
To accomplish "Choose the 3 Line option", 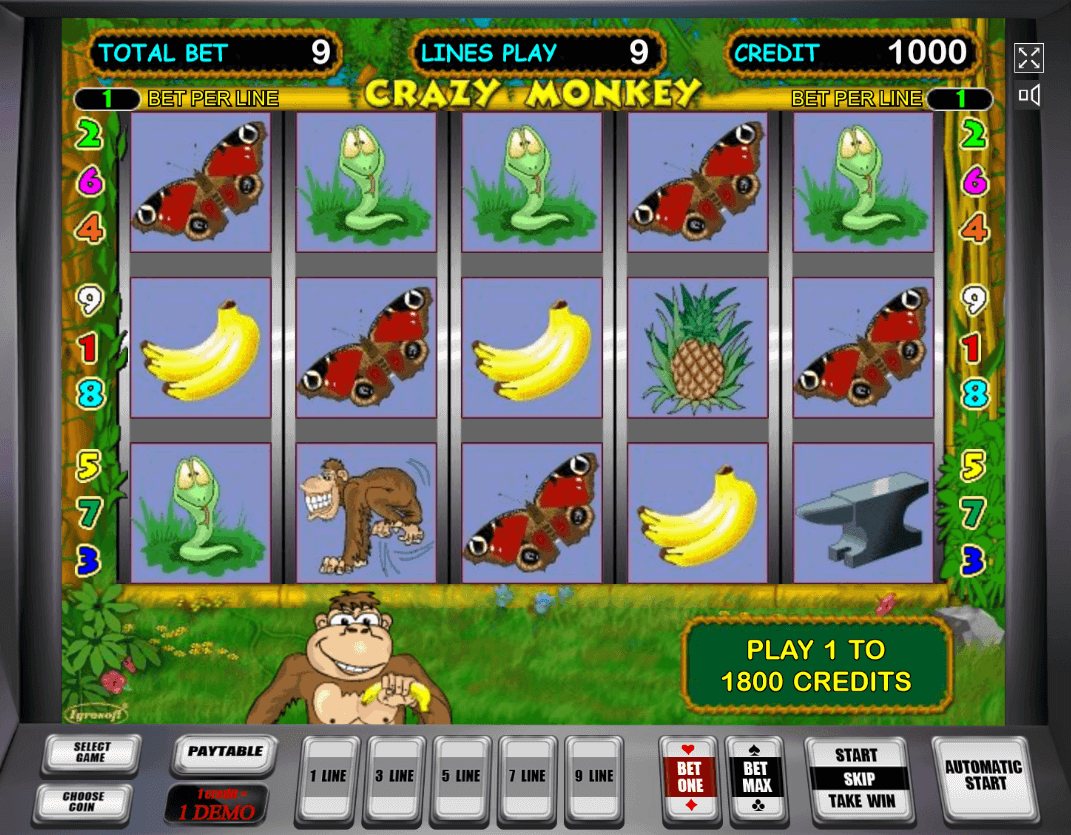I will click(x=394, y=777).
